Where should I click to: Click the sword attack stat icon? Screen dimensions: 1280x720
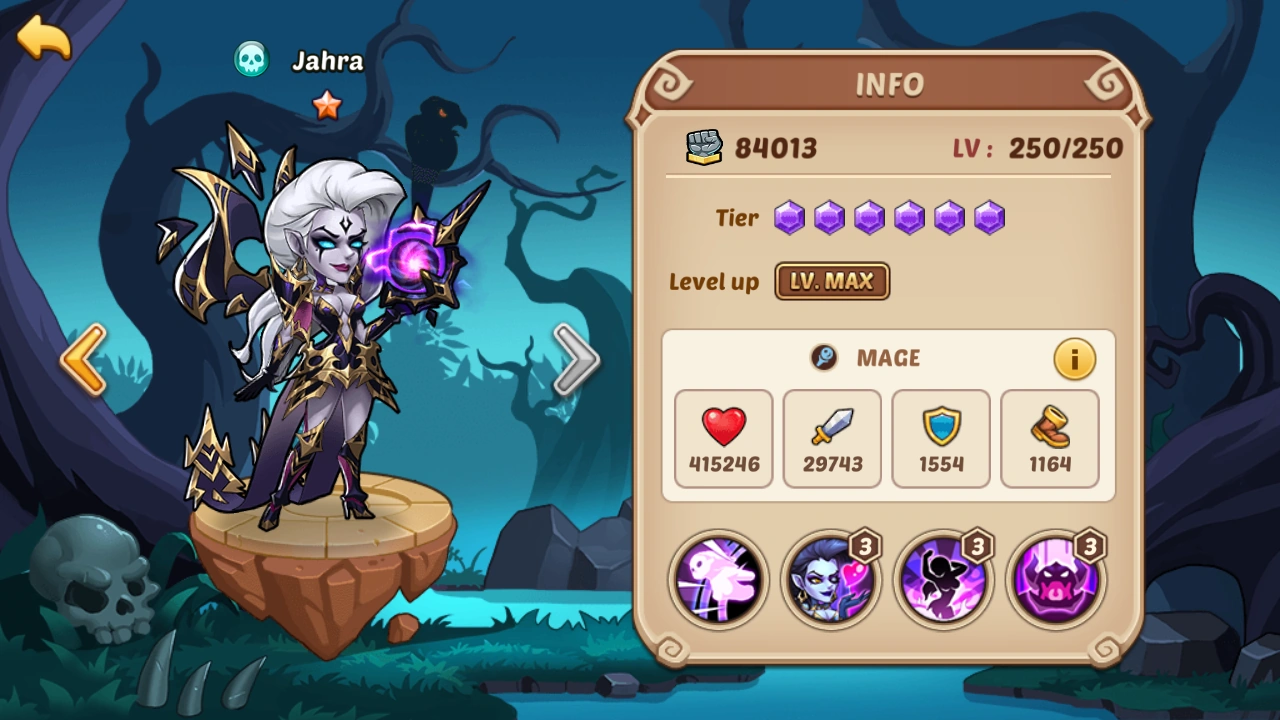(x=831, y=428)
